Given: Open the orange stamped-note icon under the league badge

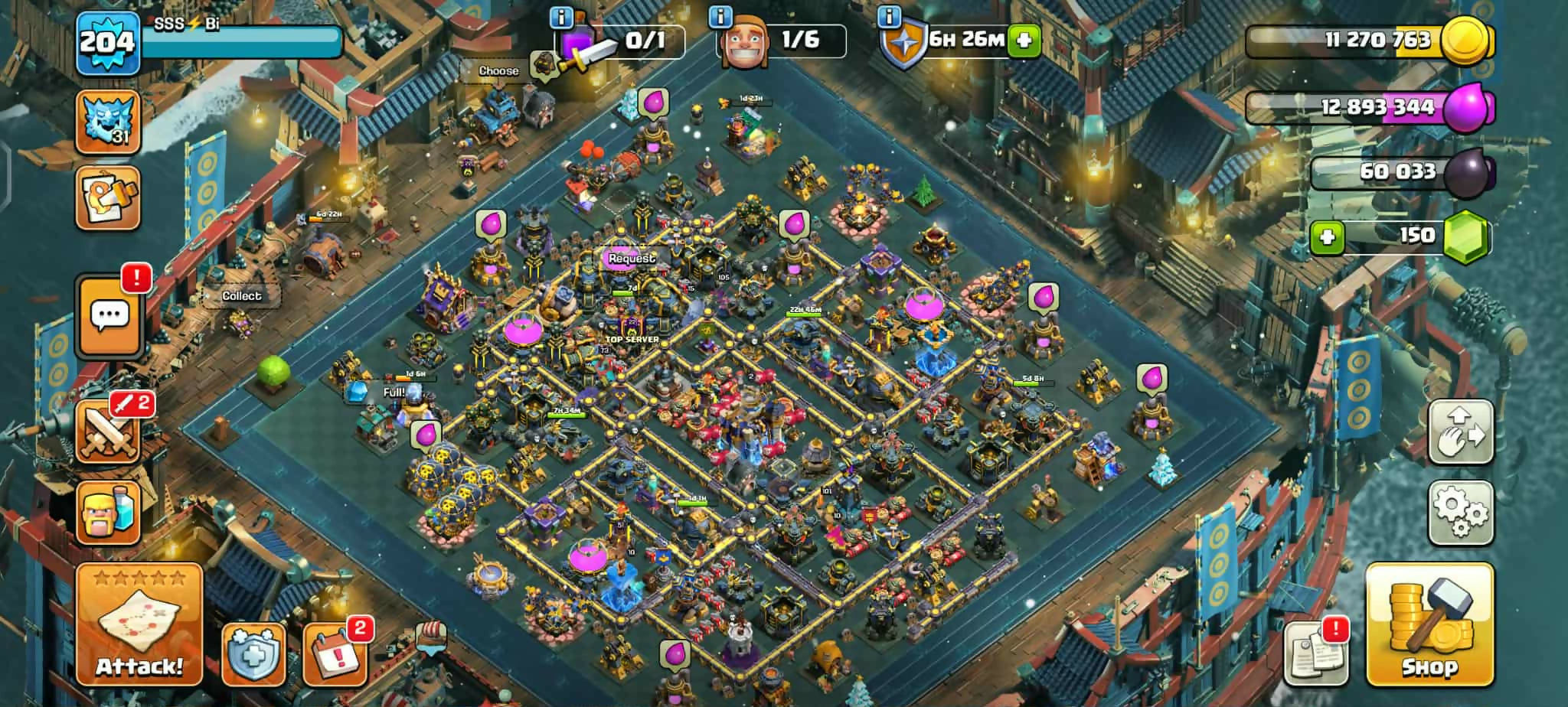Looking at the screenshot, I should click(108, 198).
